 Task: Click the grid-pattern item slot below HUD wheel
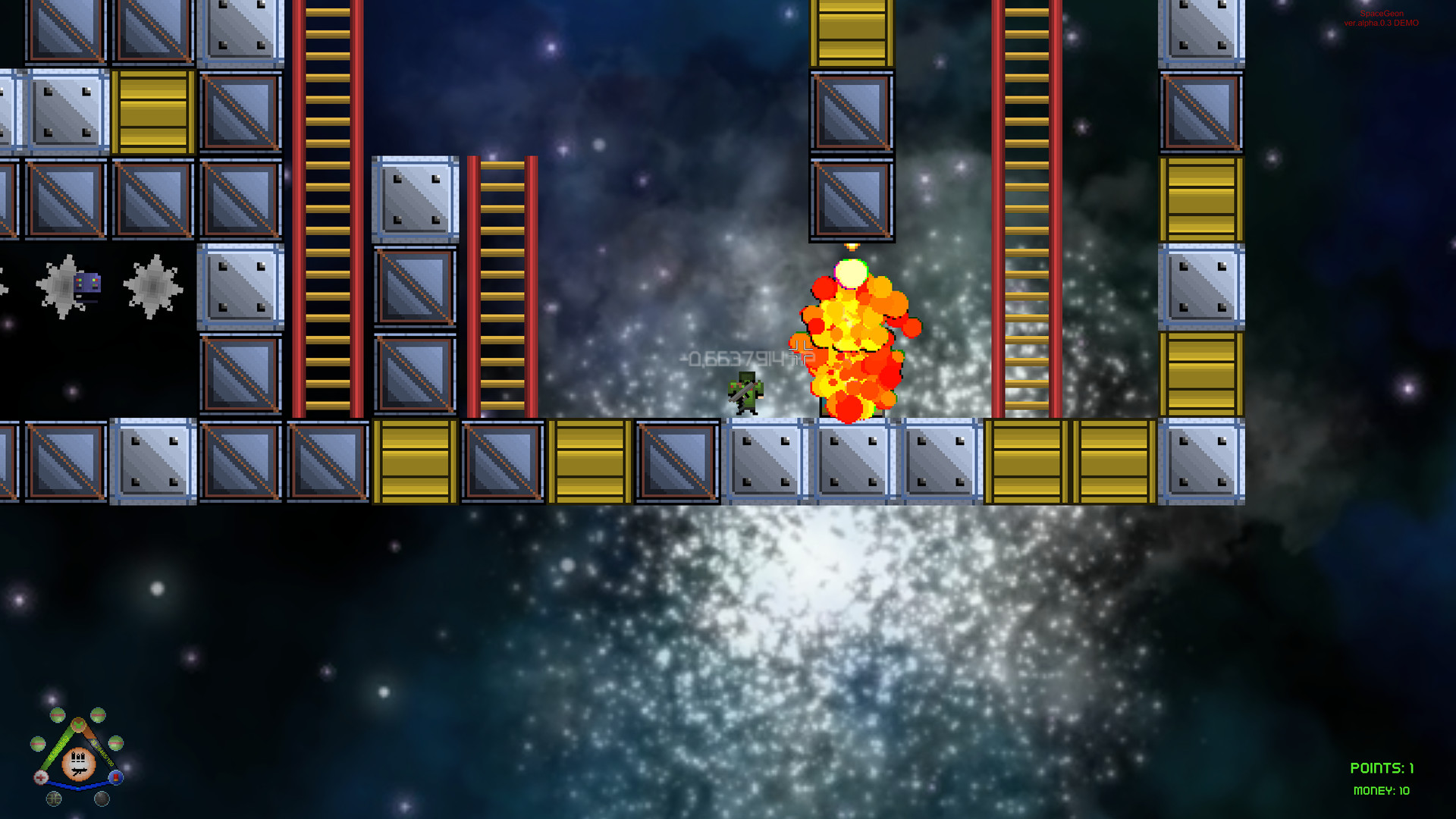tap(54, 799)
